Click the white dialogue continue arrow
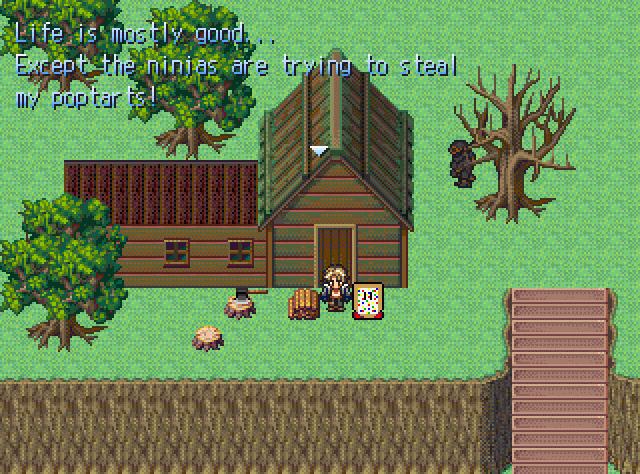 (319, 151)
